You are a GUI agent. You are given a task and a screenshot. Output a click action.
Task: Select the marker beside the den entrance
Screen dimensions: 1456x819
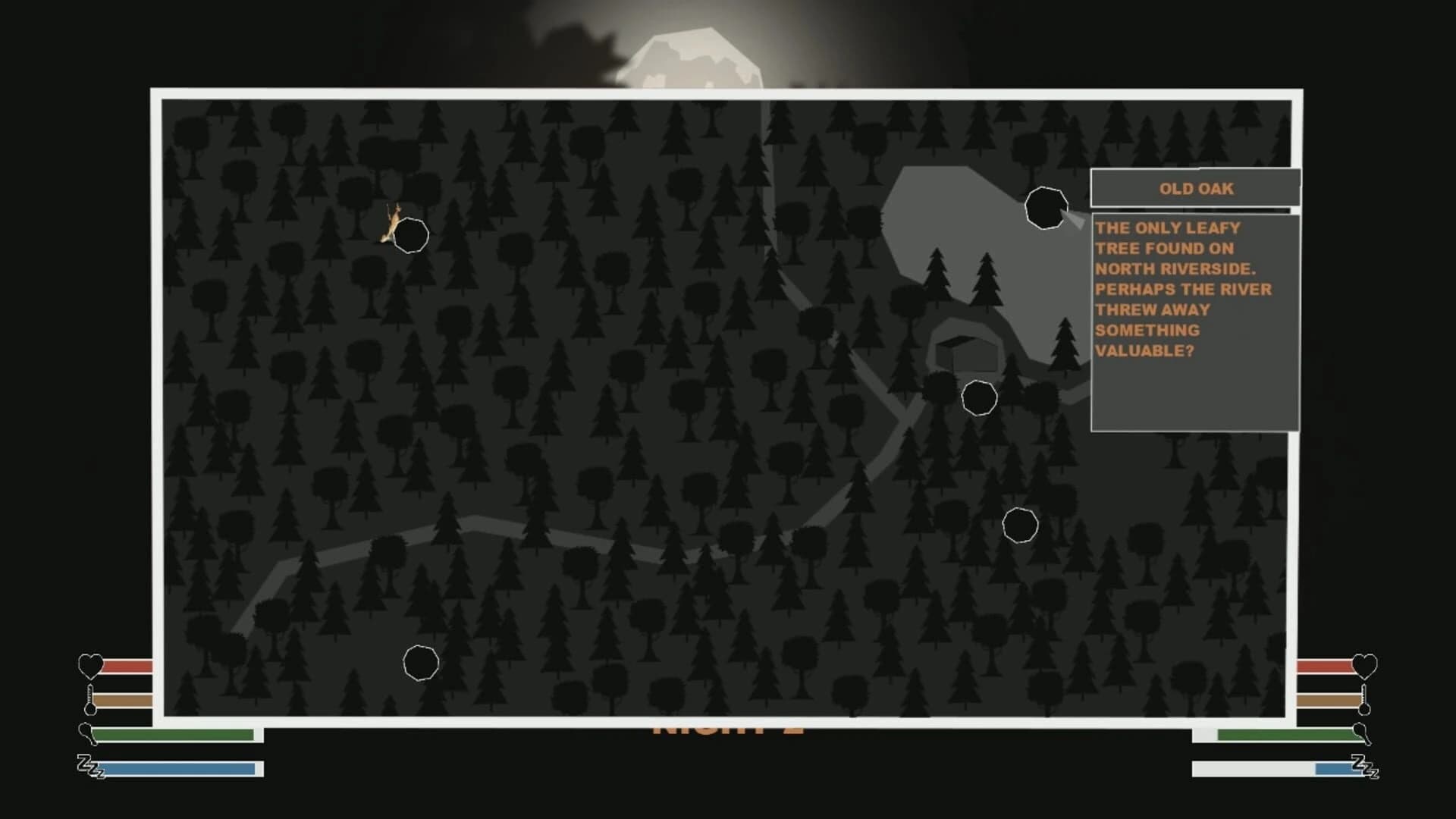[x=980, y=400]
